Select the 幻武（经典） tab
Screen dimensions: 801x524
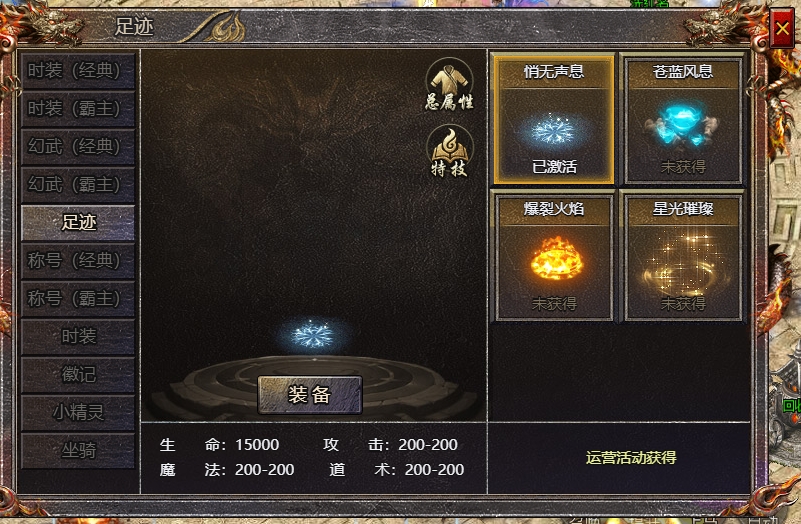(75, 147)
